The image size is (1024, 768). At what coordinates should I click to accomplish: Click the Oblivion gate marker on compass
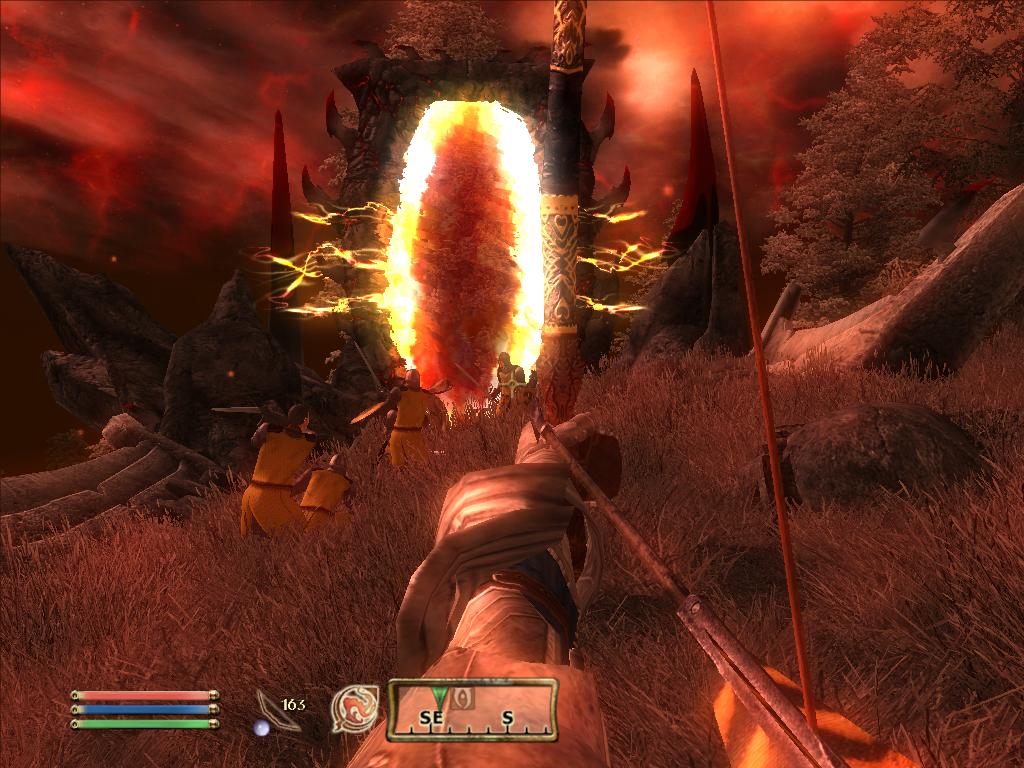(462, 698)
